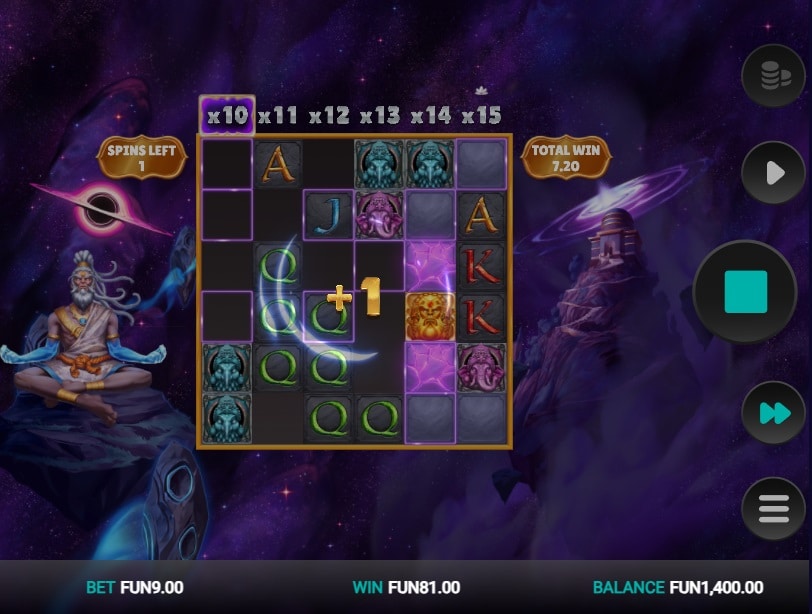Stop the spin with the teal square button

pyautogui.click(x=745, y=292)
